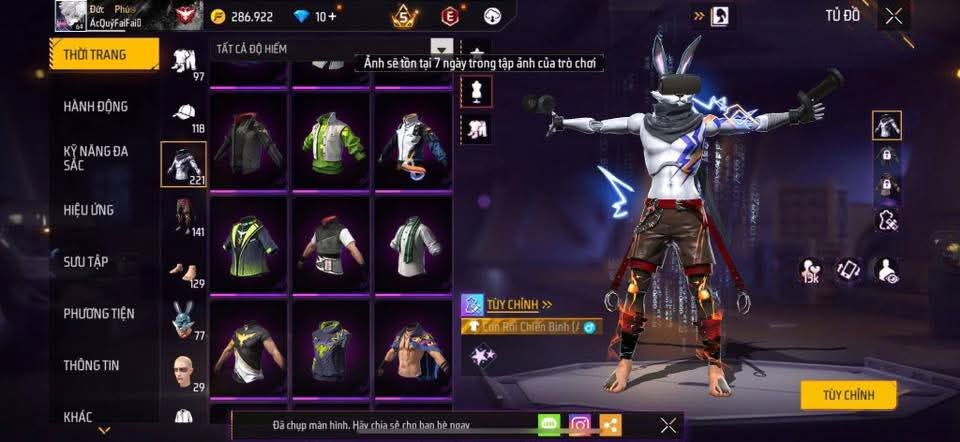
Task: Select the pants category with 141 items
Action: pos(183,216)
